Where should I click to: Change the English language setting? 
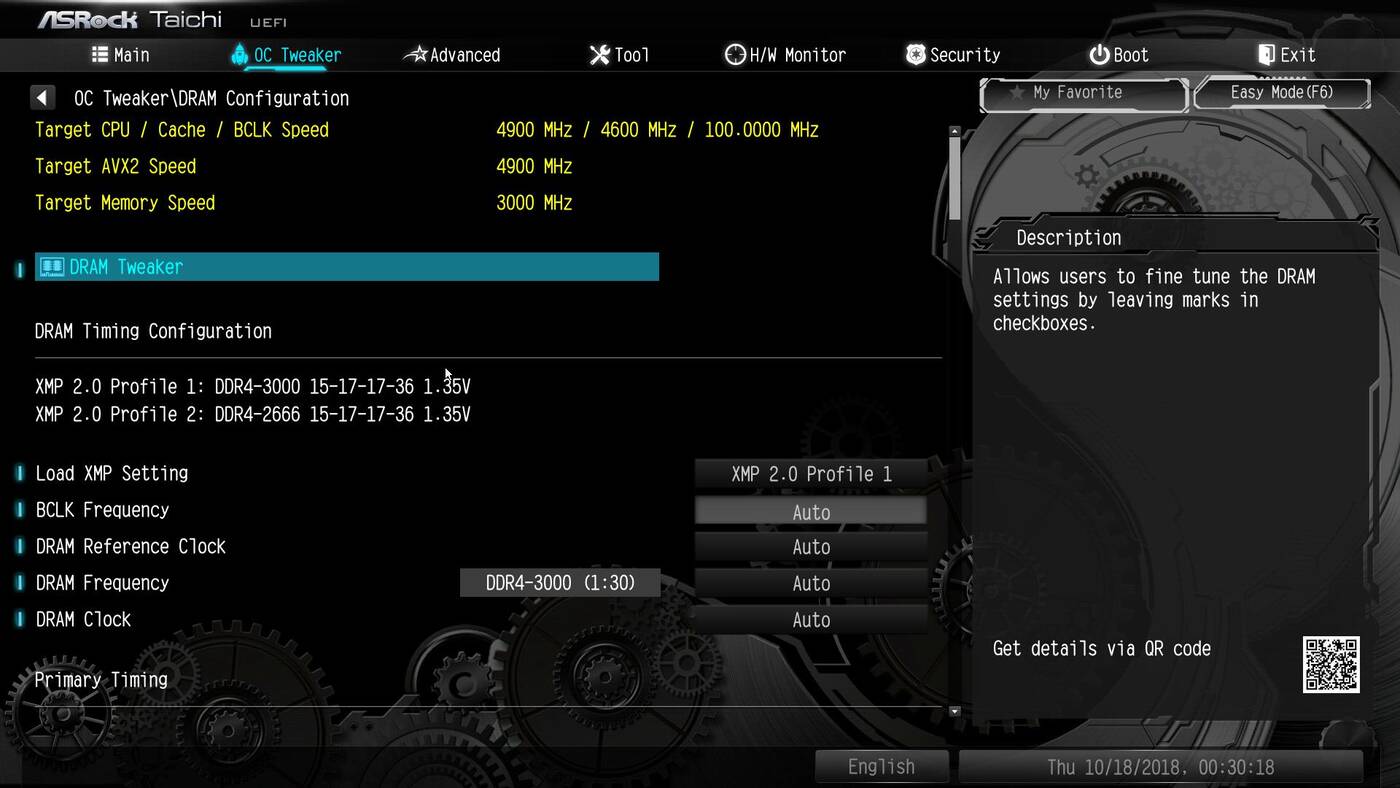click(881, 767)
